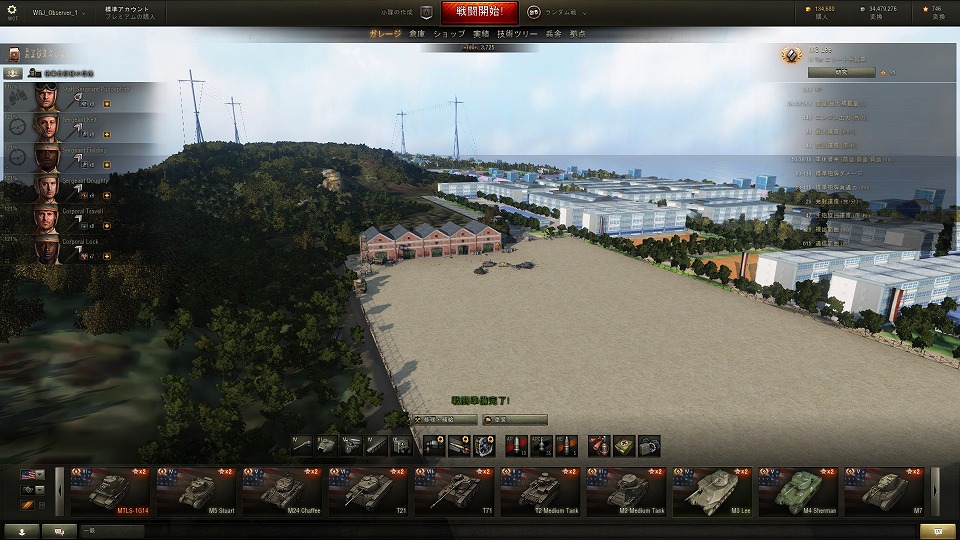960x540 pixels.
Task: Open the ショップ store tab
Action: pos(449,34)
